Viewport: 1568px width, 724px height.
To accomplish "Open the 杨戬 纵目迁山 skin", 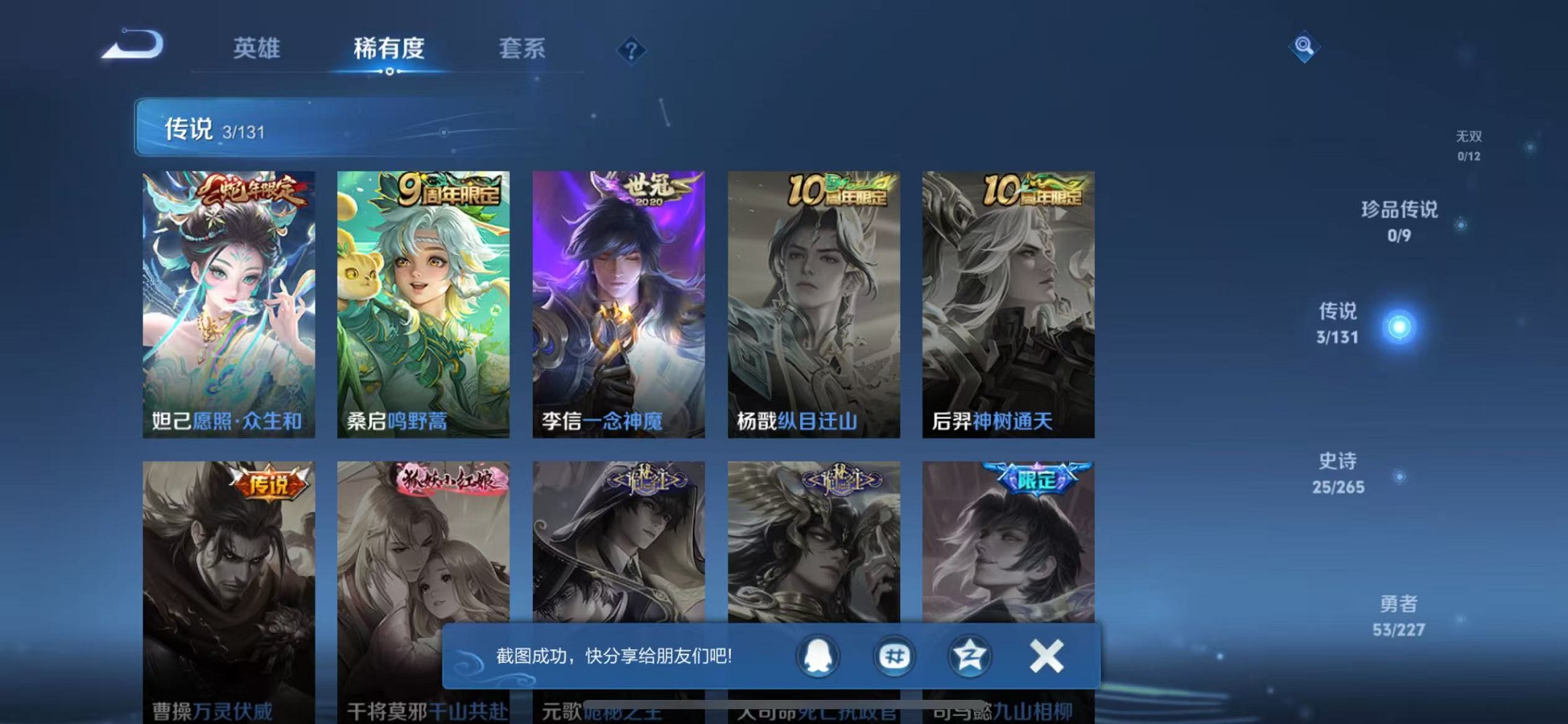I will pyautogui.click(x=813, y=302).
